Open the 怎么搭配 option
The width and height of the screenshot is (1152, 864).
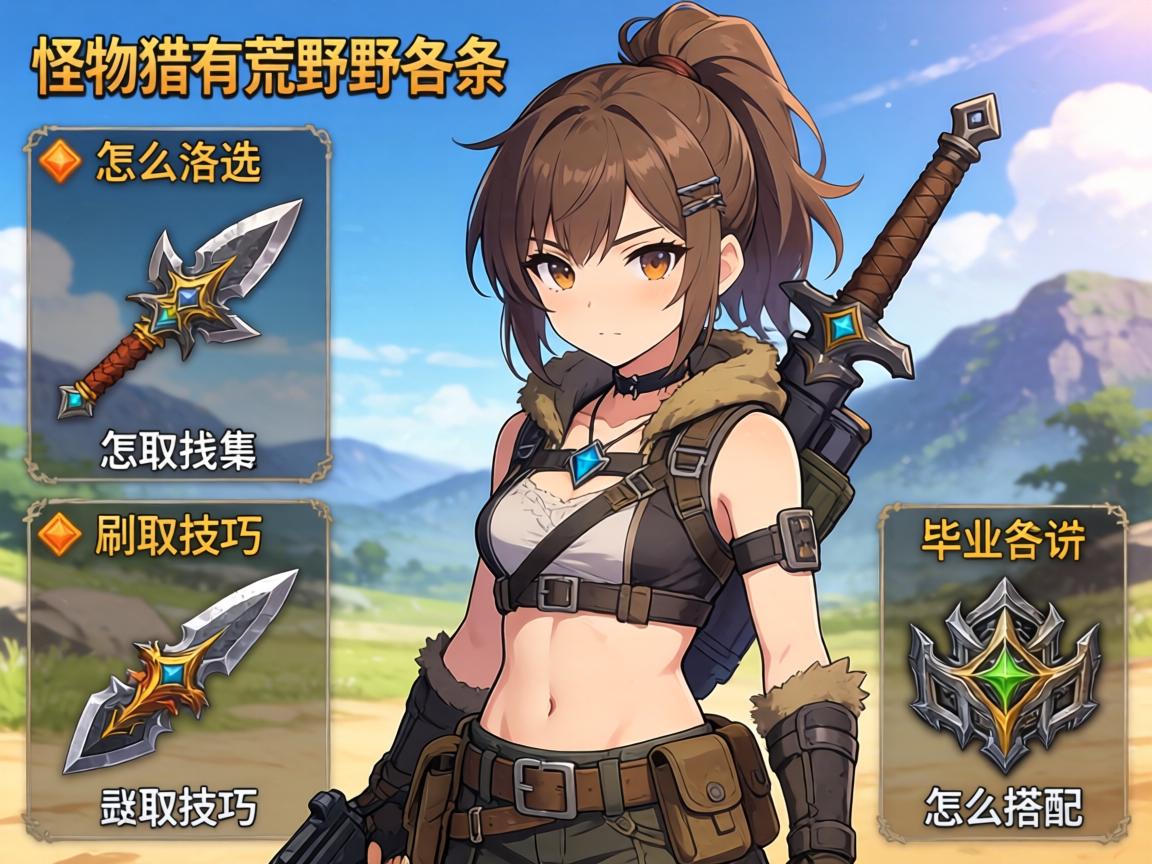tap(1003, 806)
